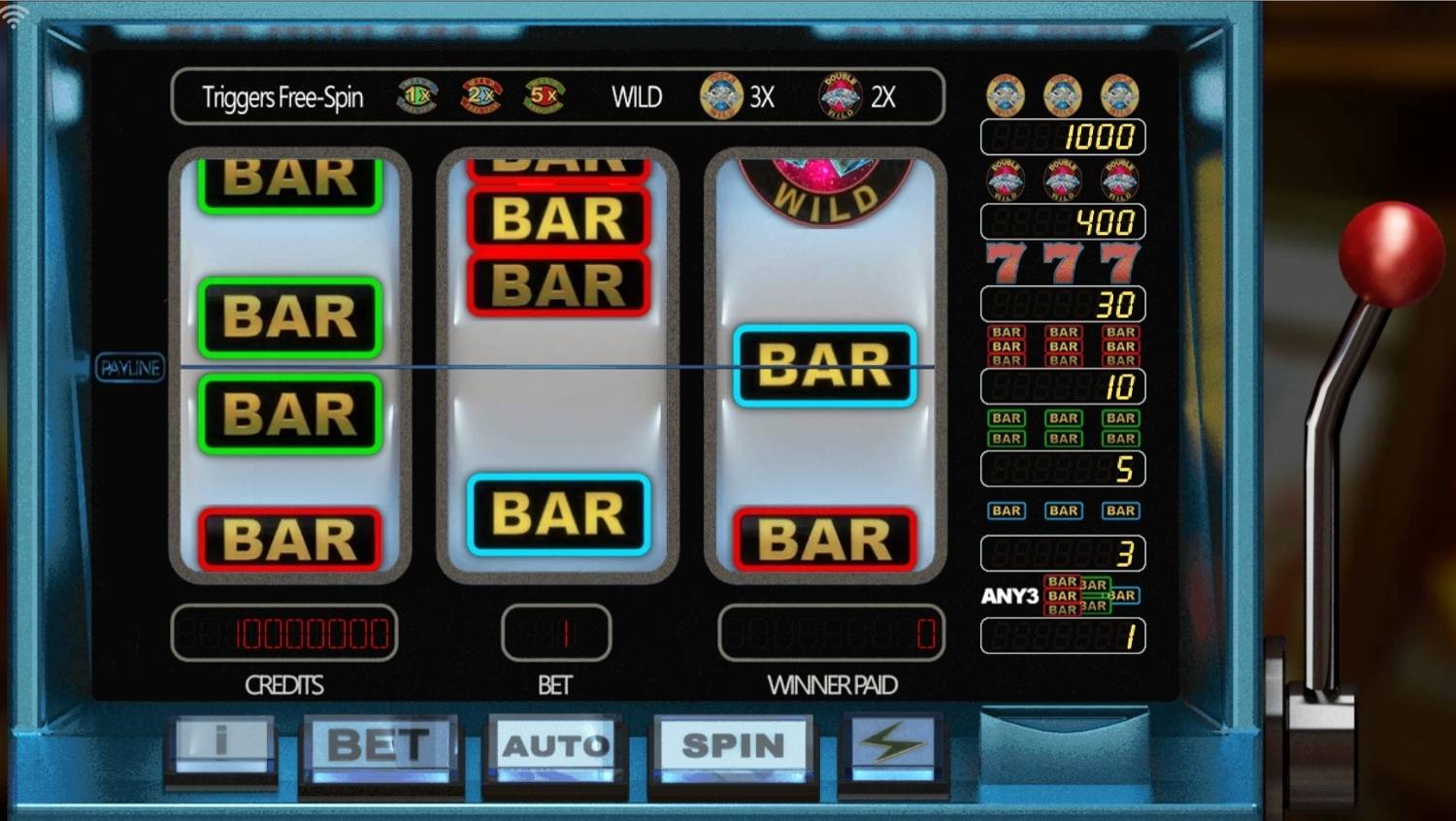The height and width of the screenshot is (821, 1456).
Task: Select the 5X free-spin badge icon
Action: tap(544, 96)
